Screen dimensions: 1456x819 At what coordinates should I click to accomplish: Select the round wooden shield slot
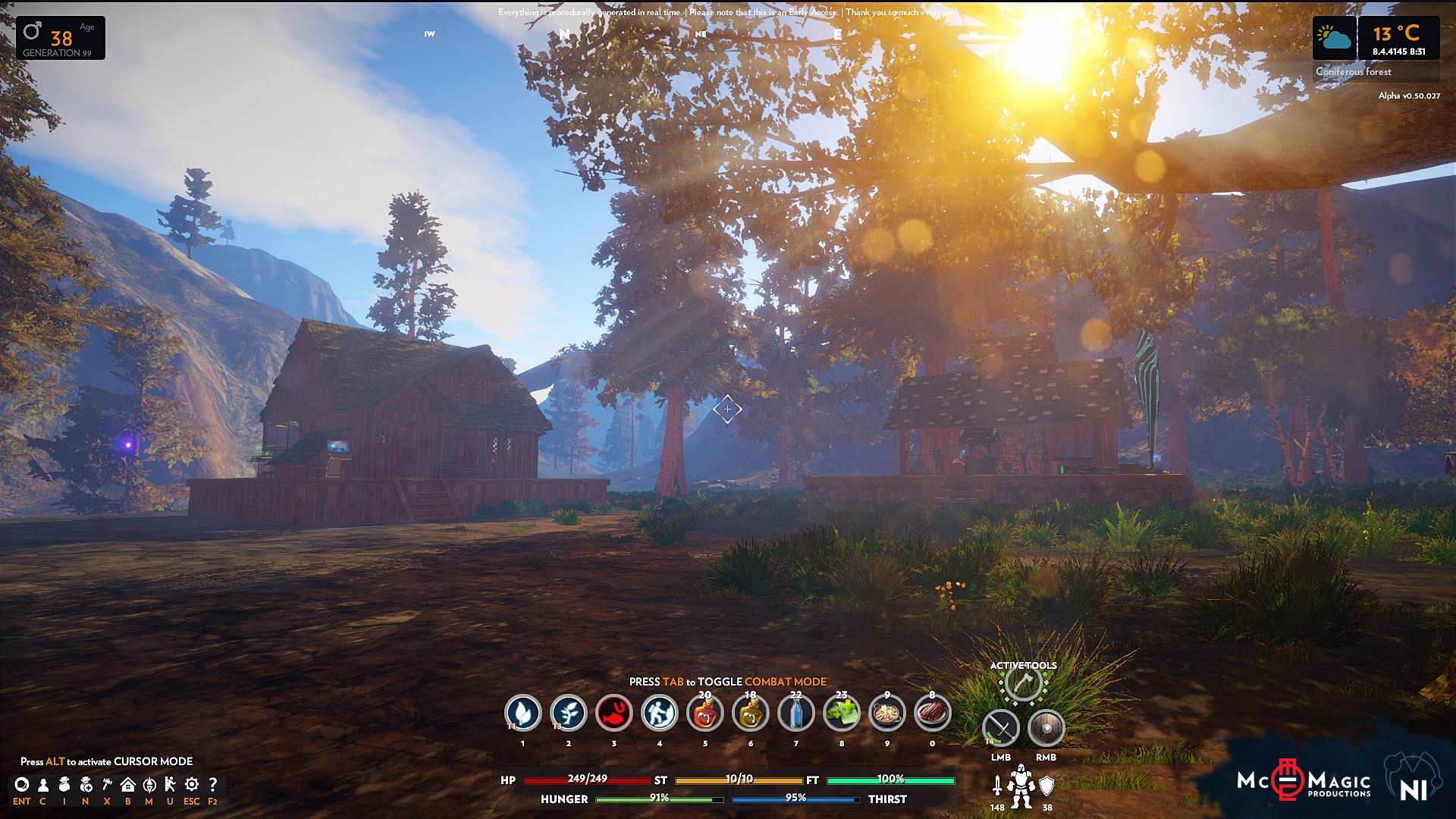pyautogui.click(x=1046, y=729)
